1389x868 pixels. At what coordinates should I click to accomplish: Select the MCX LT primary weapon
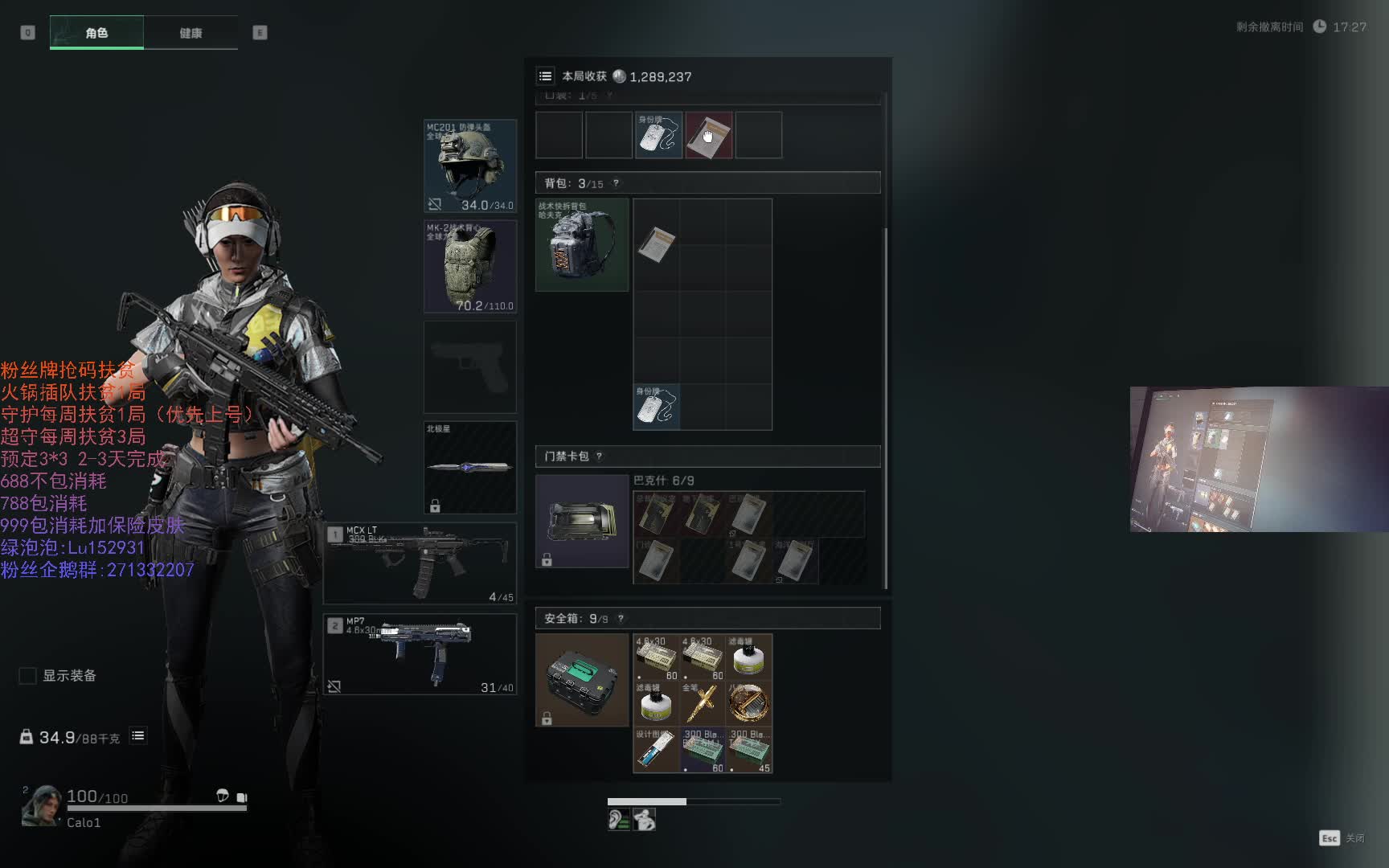point(420,563)
